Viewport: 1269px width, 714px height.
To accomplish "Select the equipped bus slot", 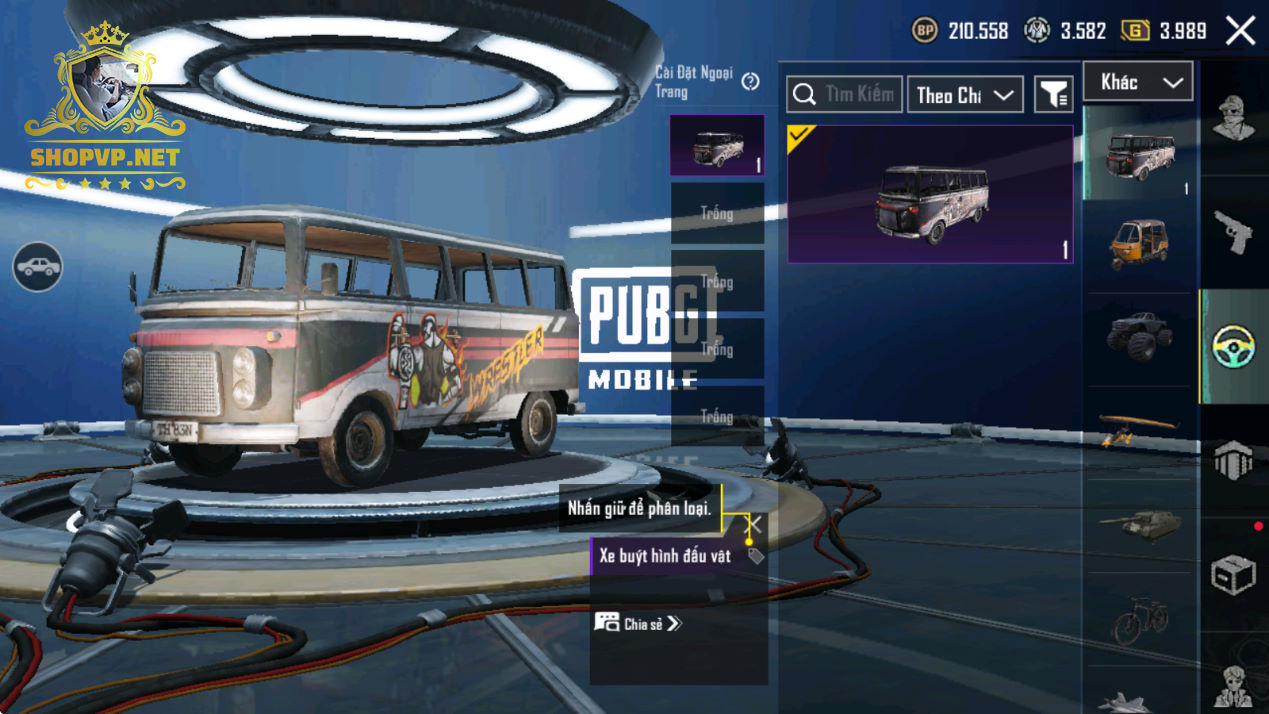I will [x=717, y=146].
